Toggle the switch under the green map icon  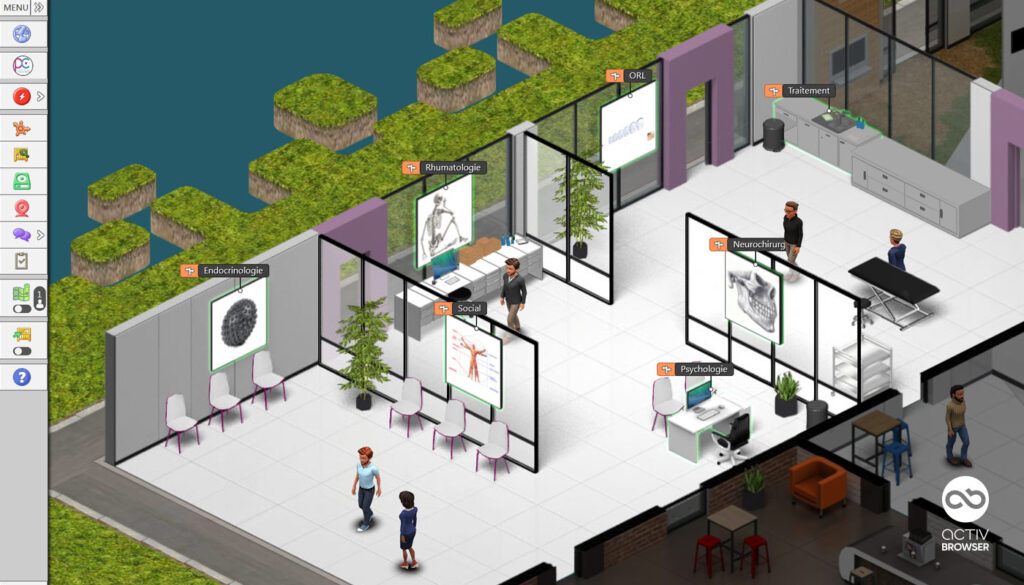tap(21, 309)
